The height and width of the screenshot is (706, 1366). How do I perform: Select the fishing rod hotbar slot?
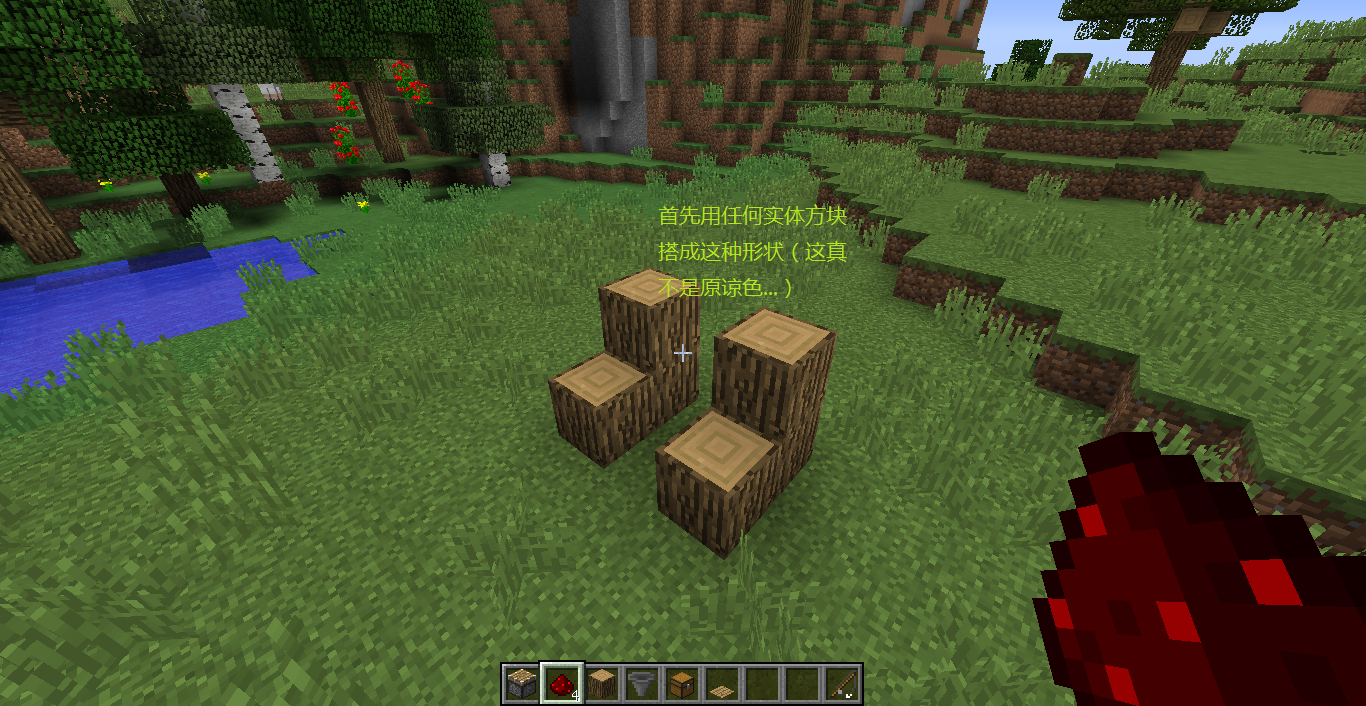(842, 684)
